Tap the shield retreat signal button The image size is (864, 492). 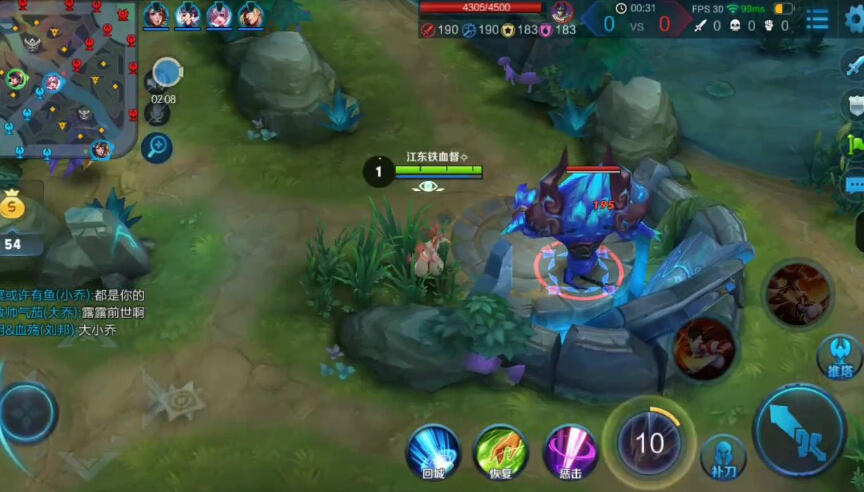[856, 103]
